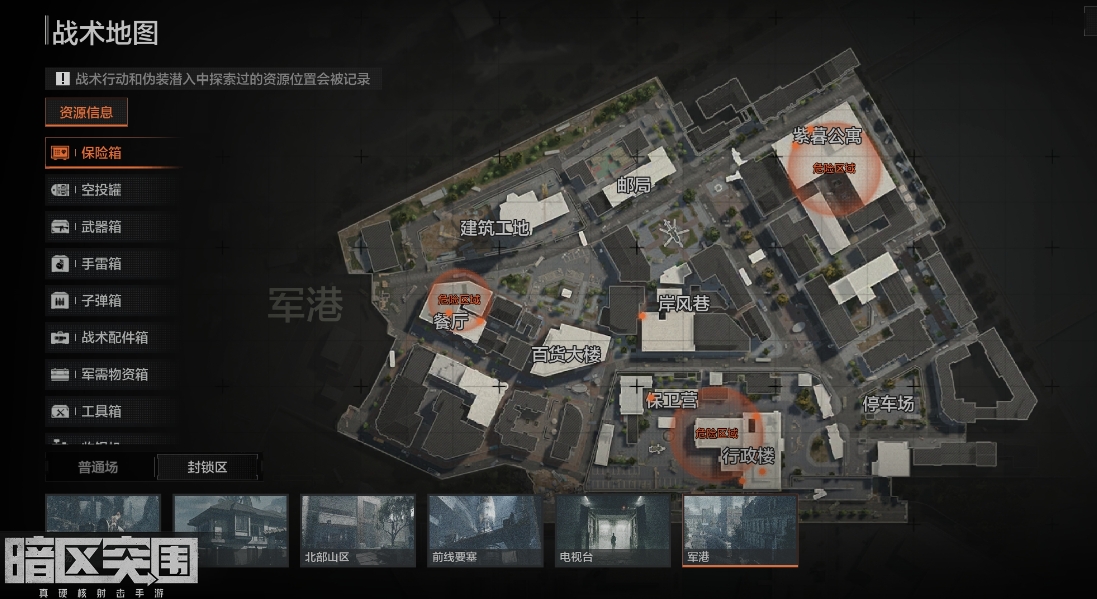
Task: Select the 北部山区 map thumbnail
Action: coord(358,530)
